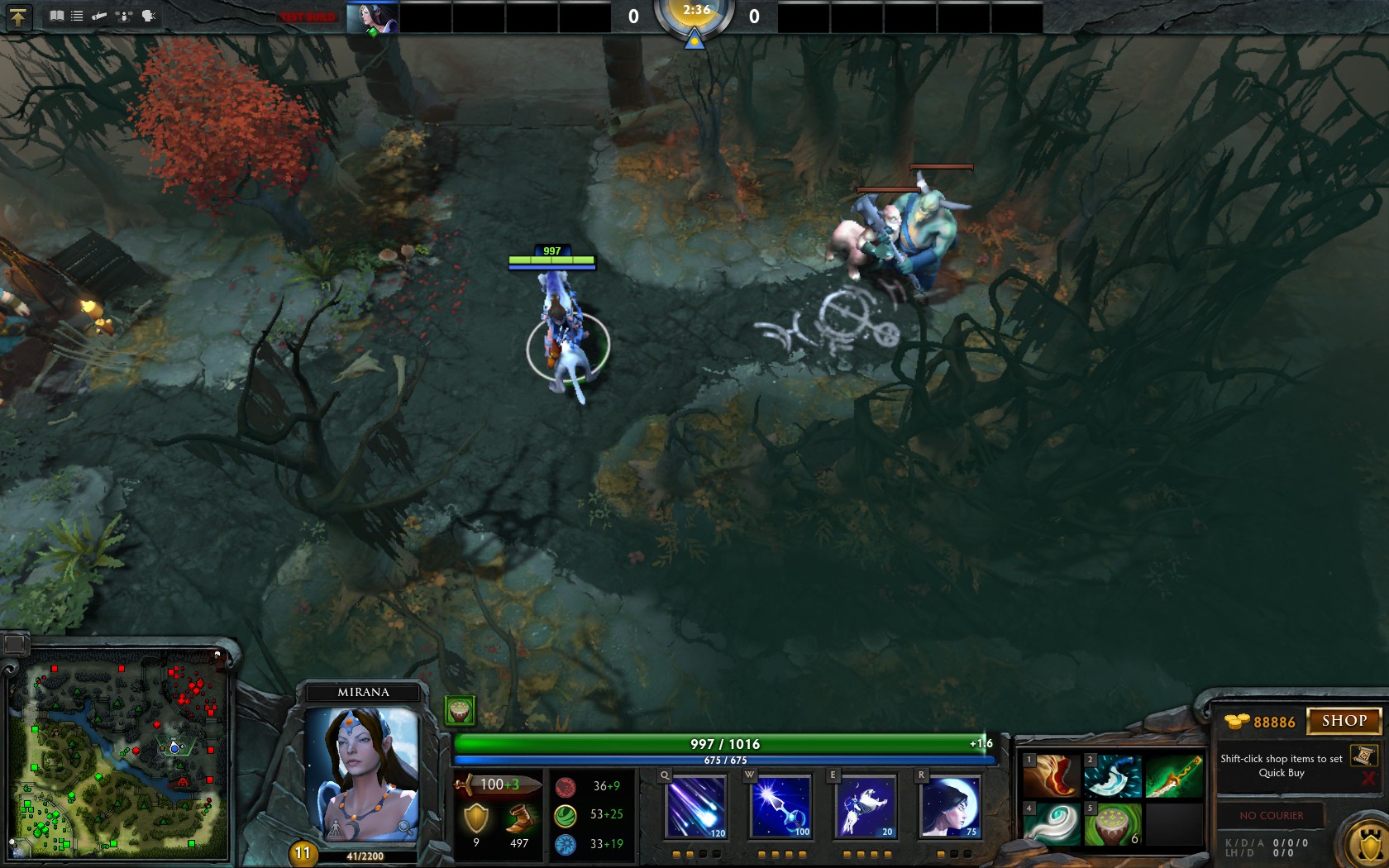Open the SHOP panel
The image size is (1389, 868).
[x=1344, y=721]
